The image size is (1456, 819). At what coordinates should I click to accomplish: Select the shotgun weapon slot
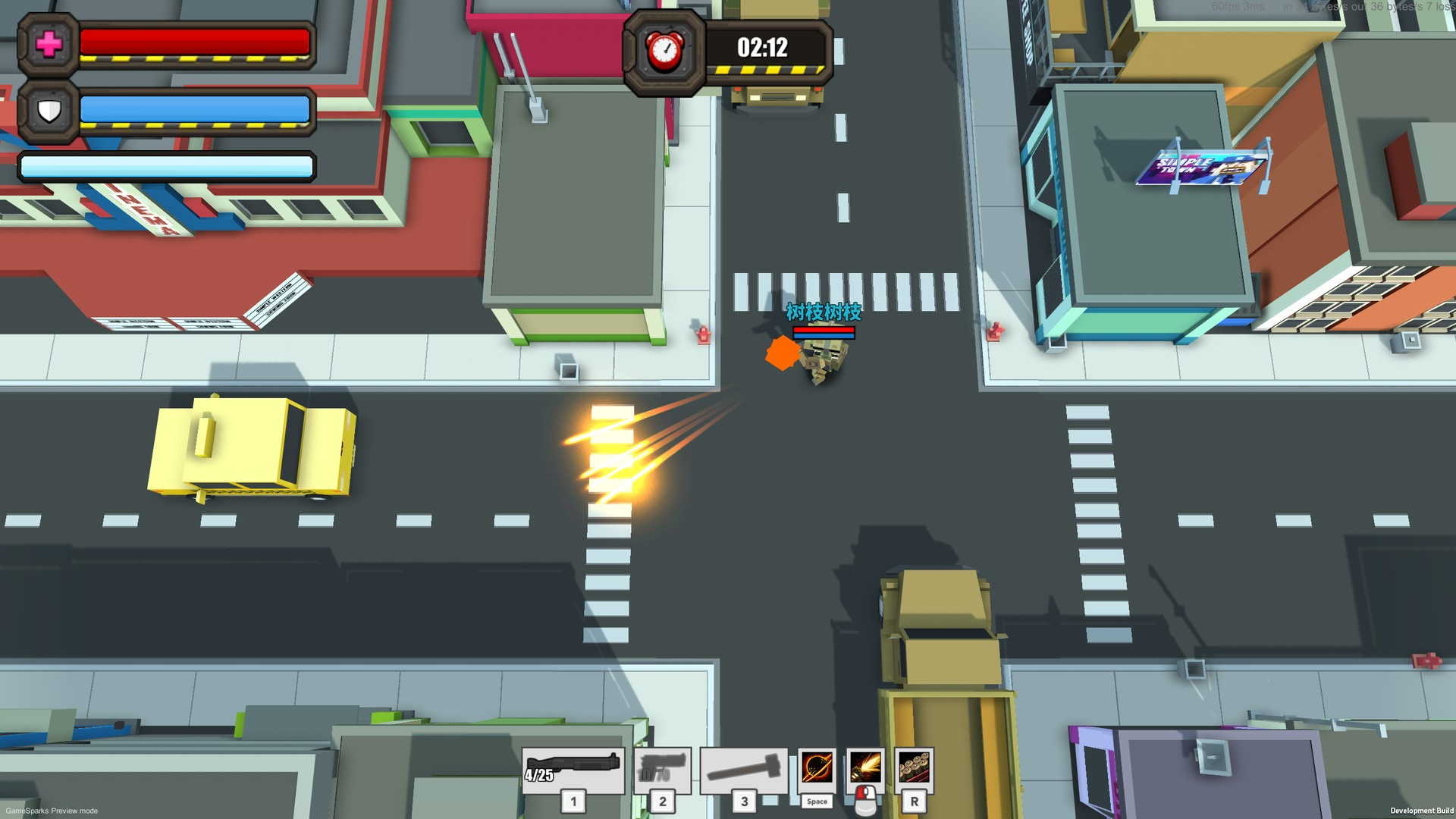(x=573, y=769)
